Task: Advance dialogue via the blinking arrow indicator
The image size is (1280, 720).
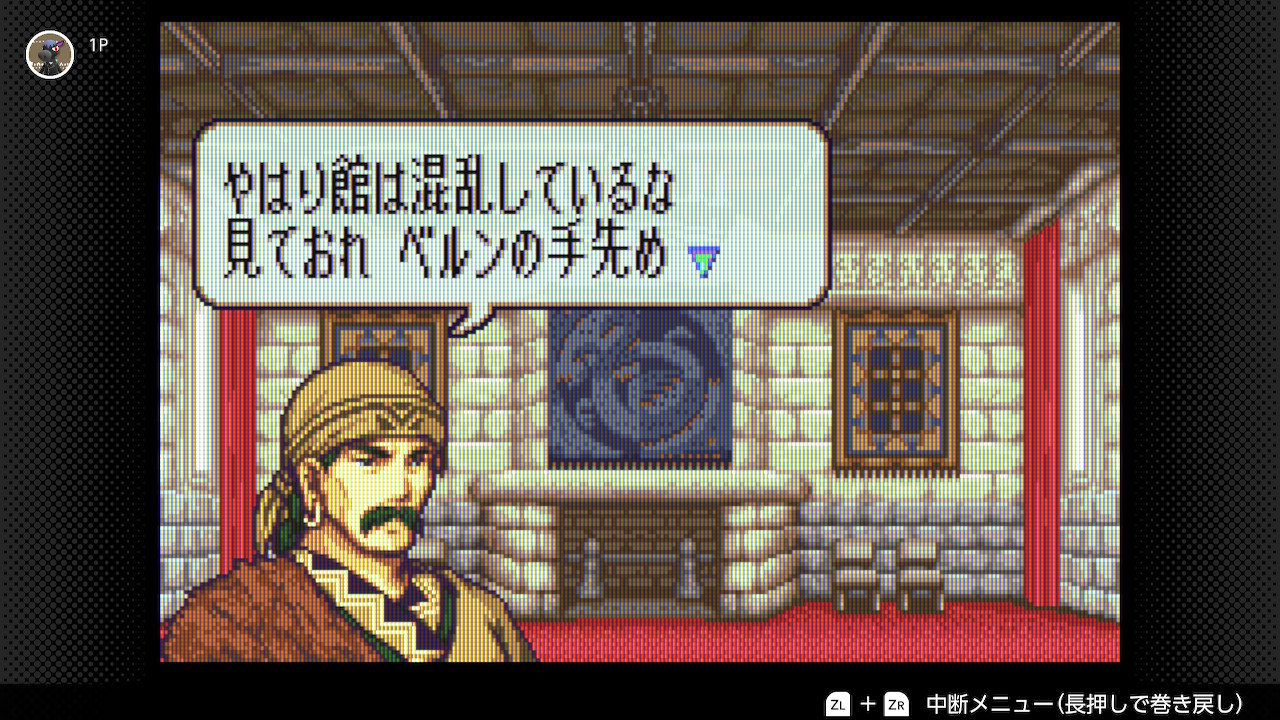Action: (x=705, y=263)
